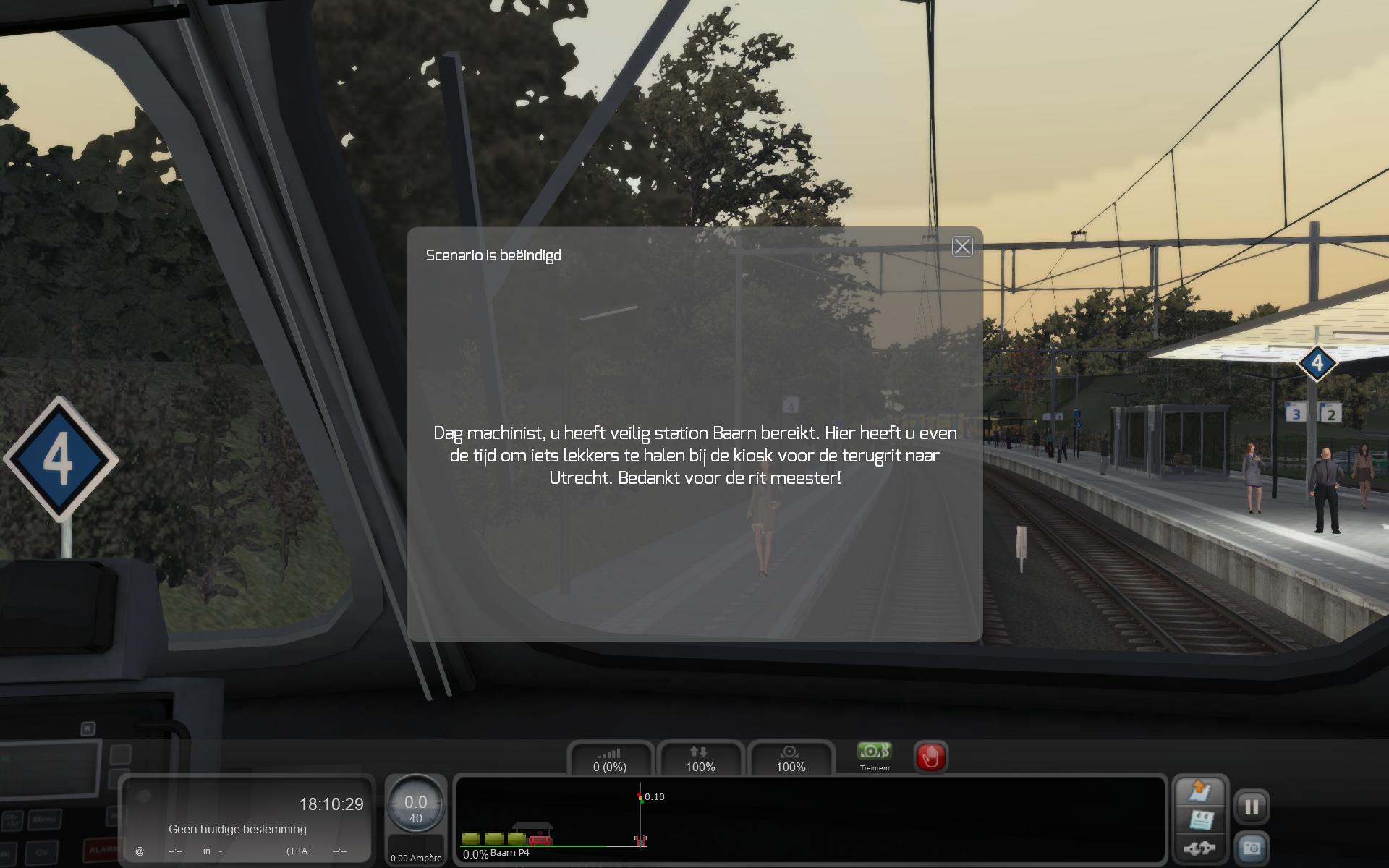Click the track gradient profile display

(810, 820)
